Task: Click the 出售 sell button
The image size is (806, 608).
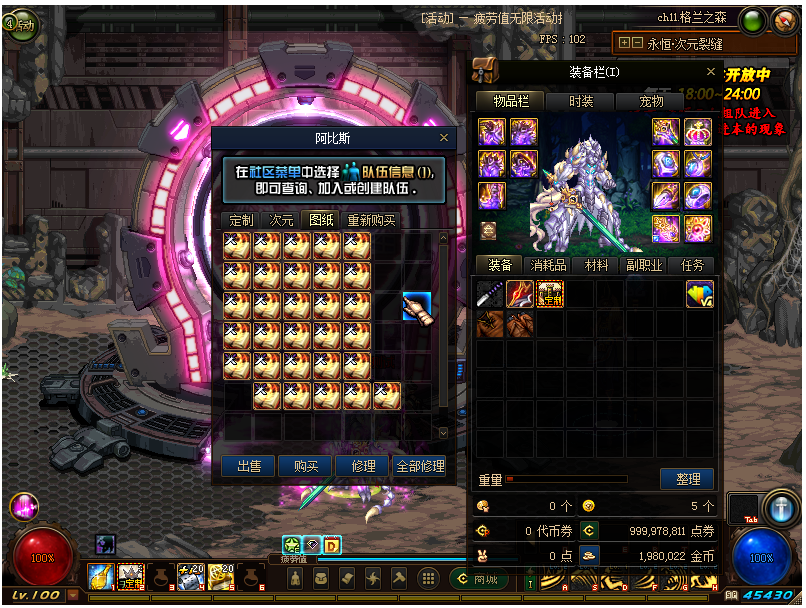Action: click(x=249, y=466)
